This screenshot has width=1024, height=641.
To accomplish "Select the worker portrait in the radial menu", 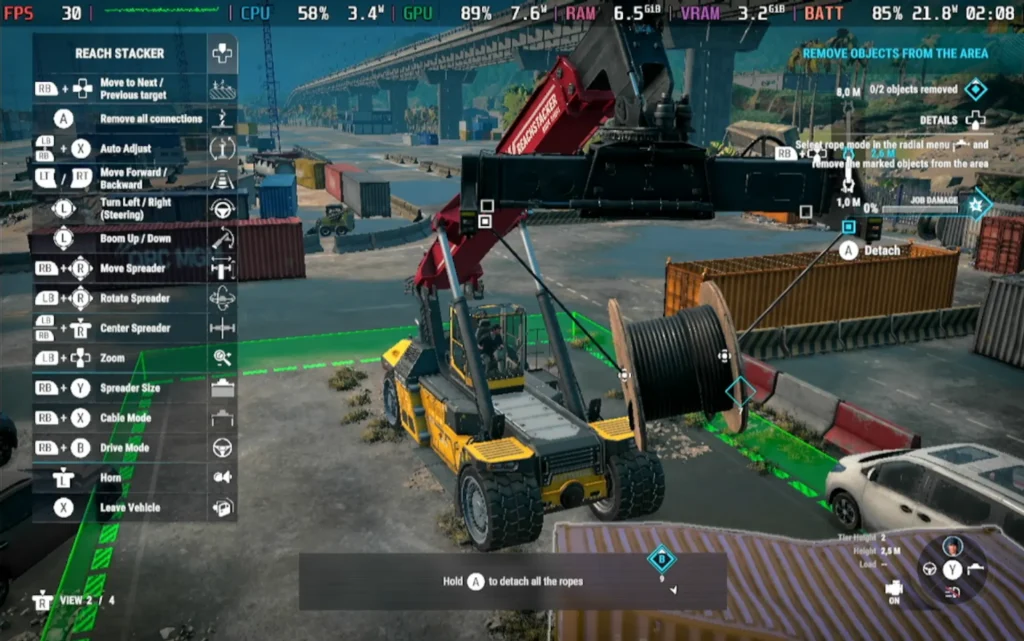I will click(953, 546).
